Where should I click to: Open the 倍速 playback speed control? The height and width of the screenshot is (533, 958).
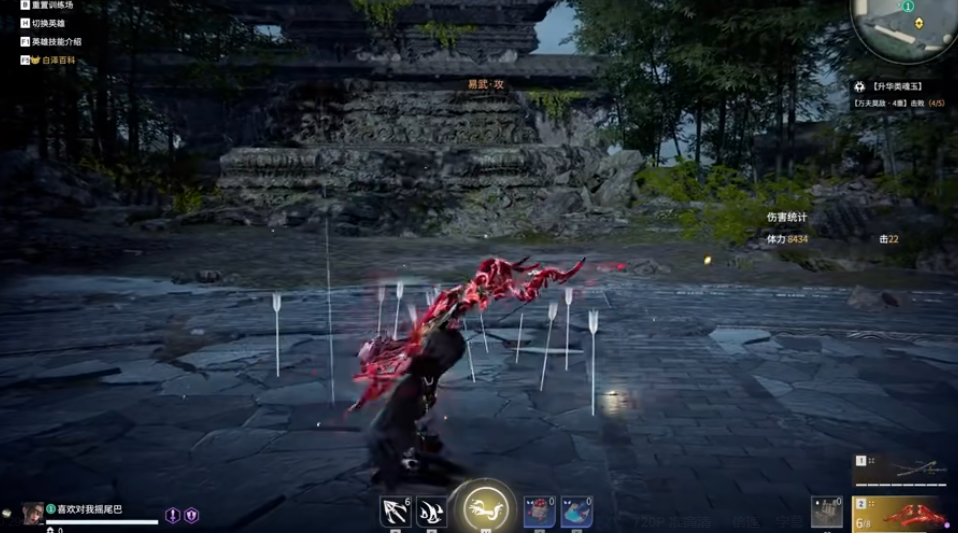coord(744,522)
